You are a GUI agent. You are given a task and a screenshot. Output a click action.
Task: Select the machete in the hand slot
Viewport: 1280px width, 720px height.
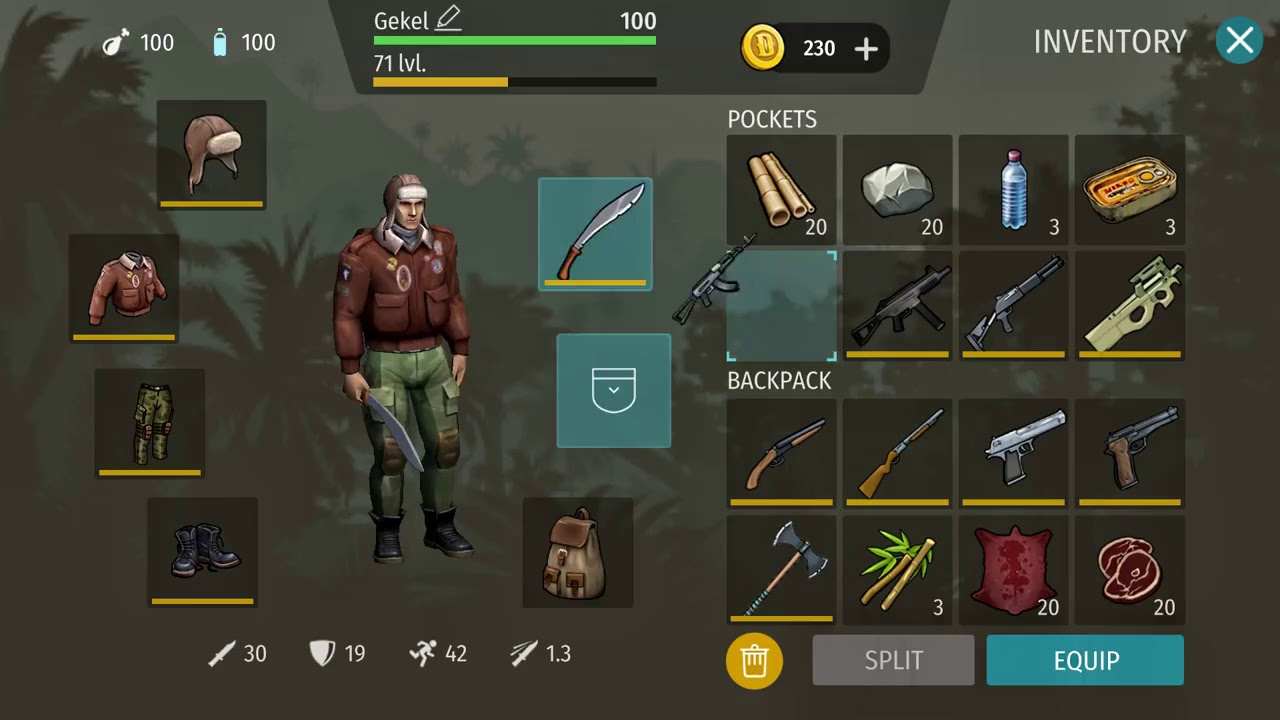coord(595,233)
